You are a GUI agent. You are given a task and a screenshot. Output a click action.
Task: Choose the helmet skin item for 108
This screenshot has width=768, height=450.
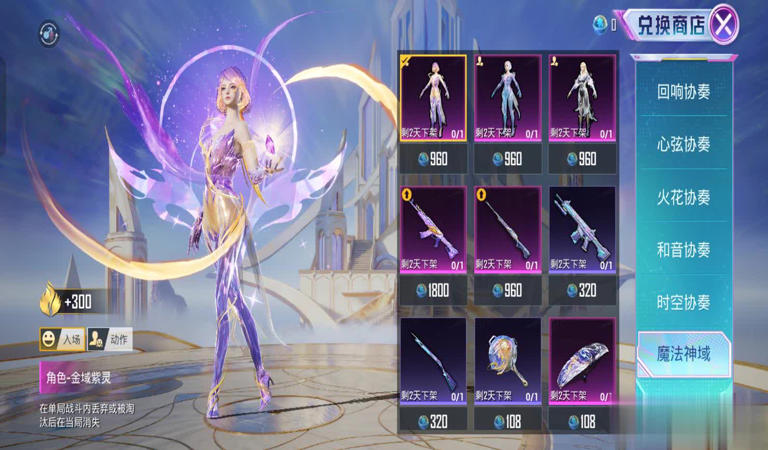tap(581, 362)
